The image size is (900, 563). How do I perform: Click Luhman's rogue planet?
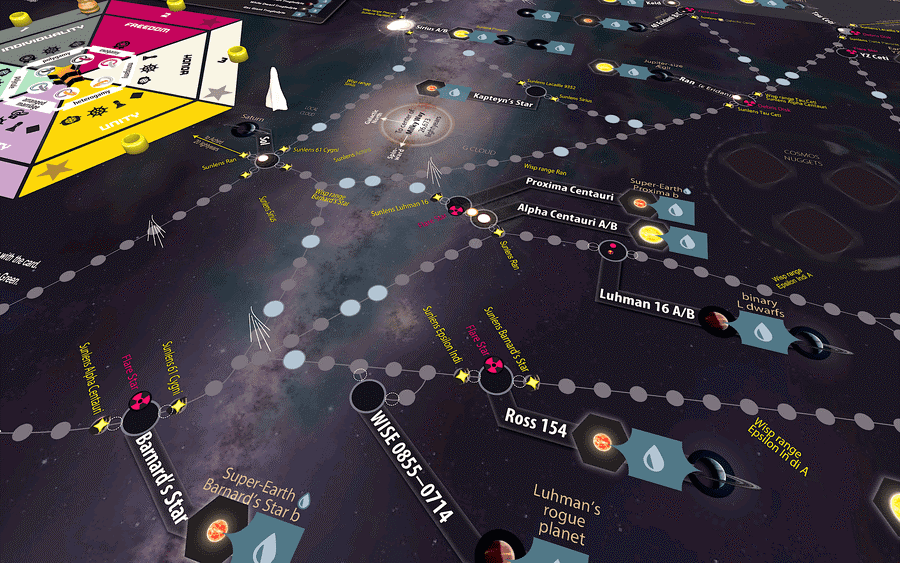point(492,548)
